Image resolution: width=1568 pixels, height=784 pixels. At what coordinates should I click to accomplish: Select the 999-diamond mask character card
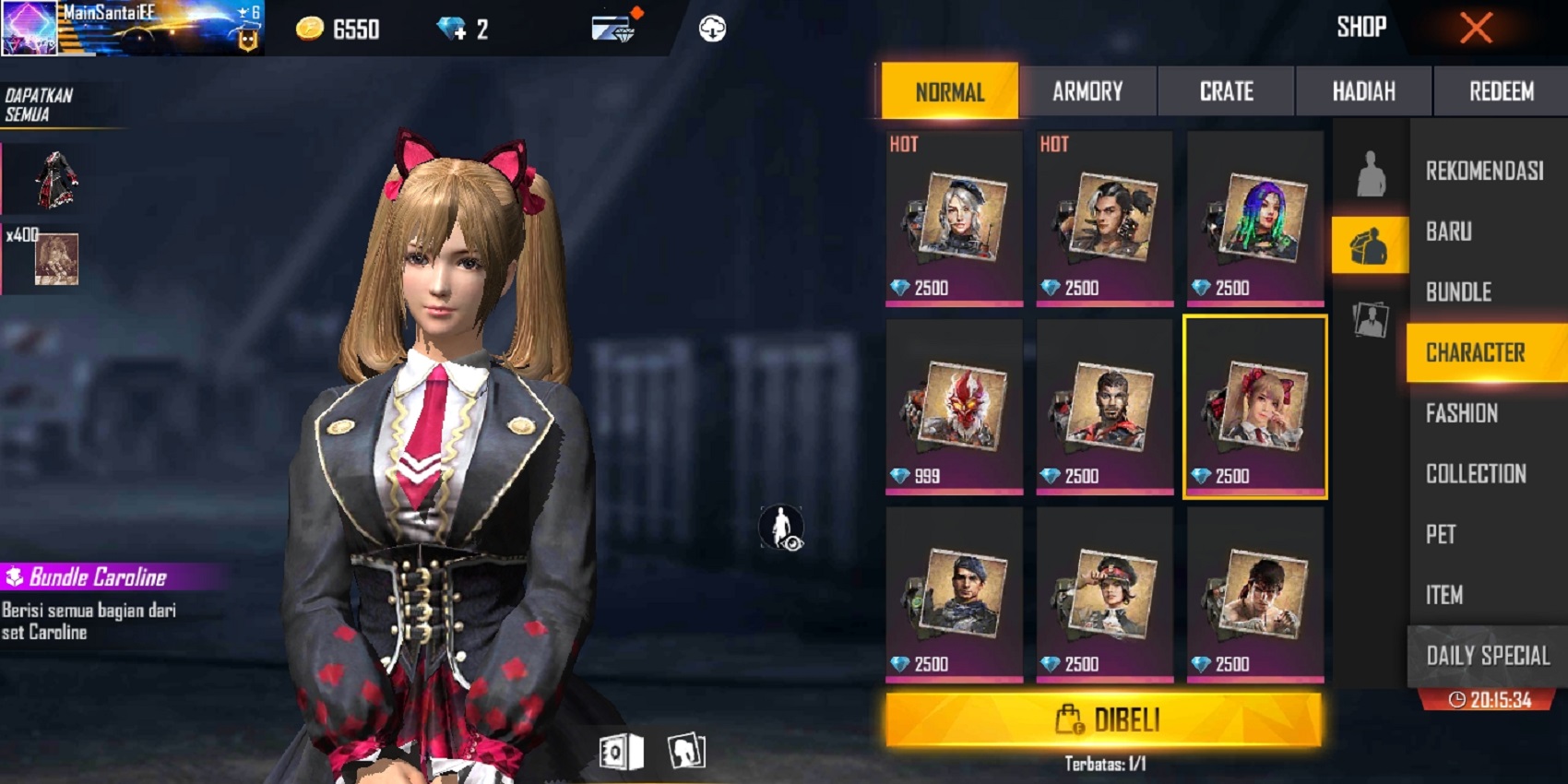pyautogui.click(x=955, y=406)
